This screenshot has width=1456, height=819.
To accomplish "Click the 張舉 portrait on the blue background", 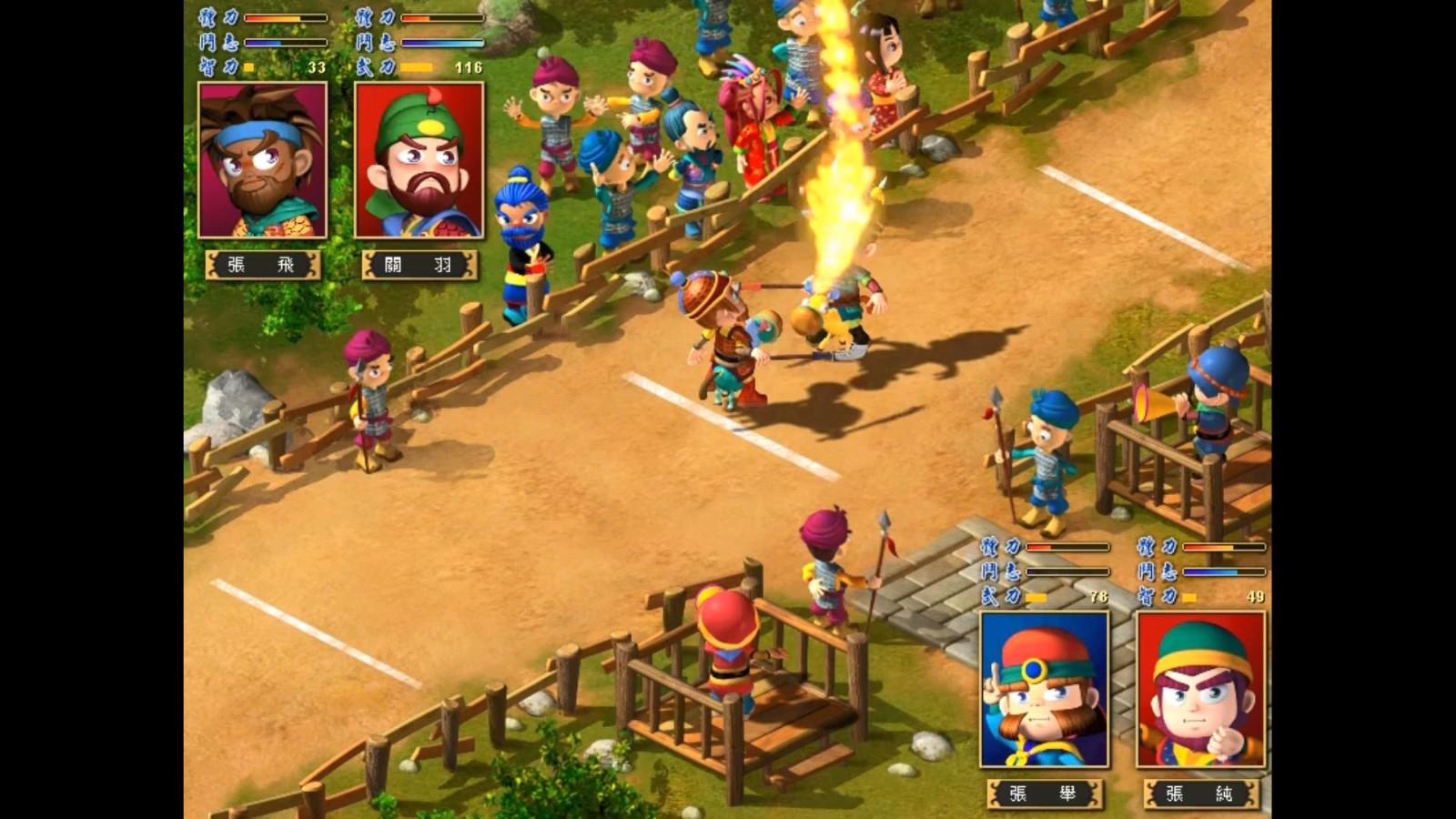I will (1044, 690).
